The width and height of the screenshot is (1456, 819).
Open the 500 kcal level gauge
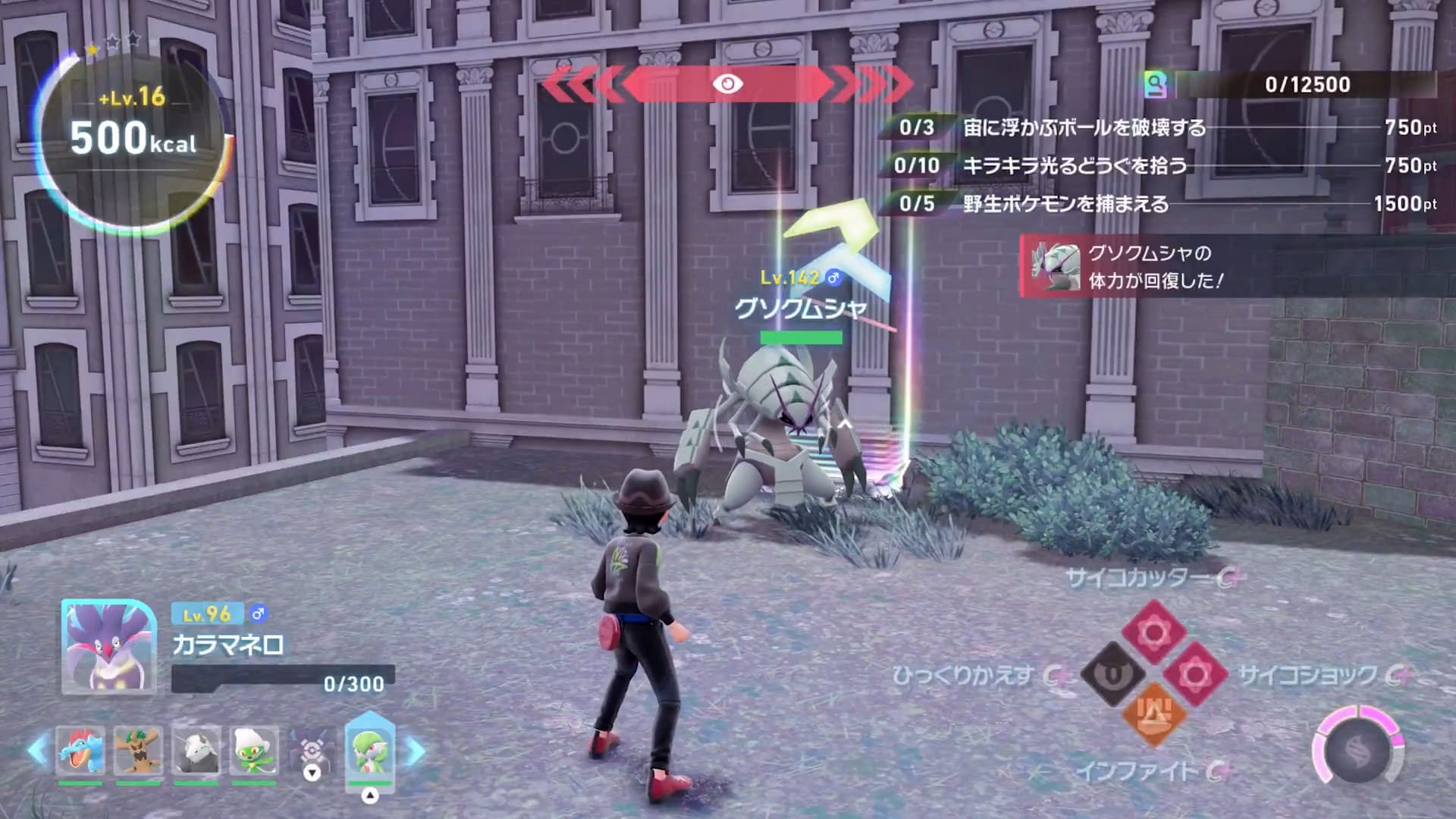tap(133, 138)
